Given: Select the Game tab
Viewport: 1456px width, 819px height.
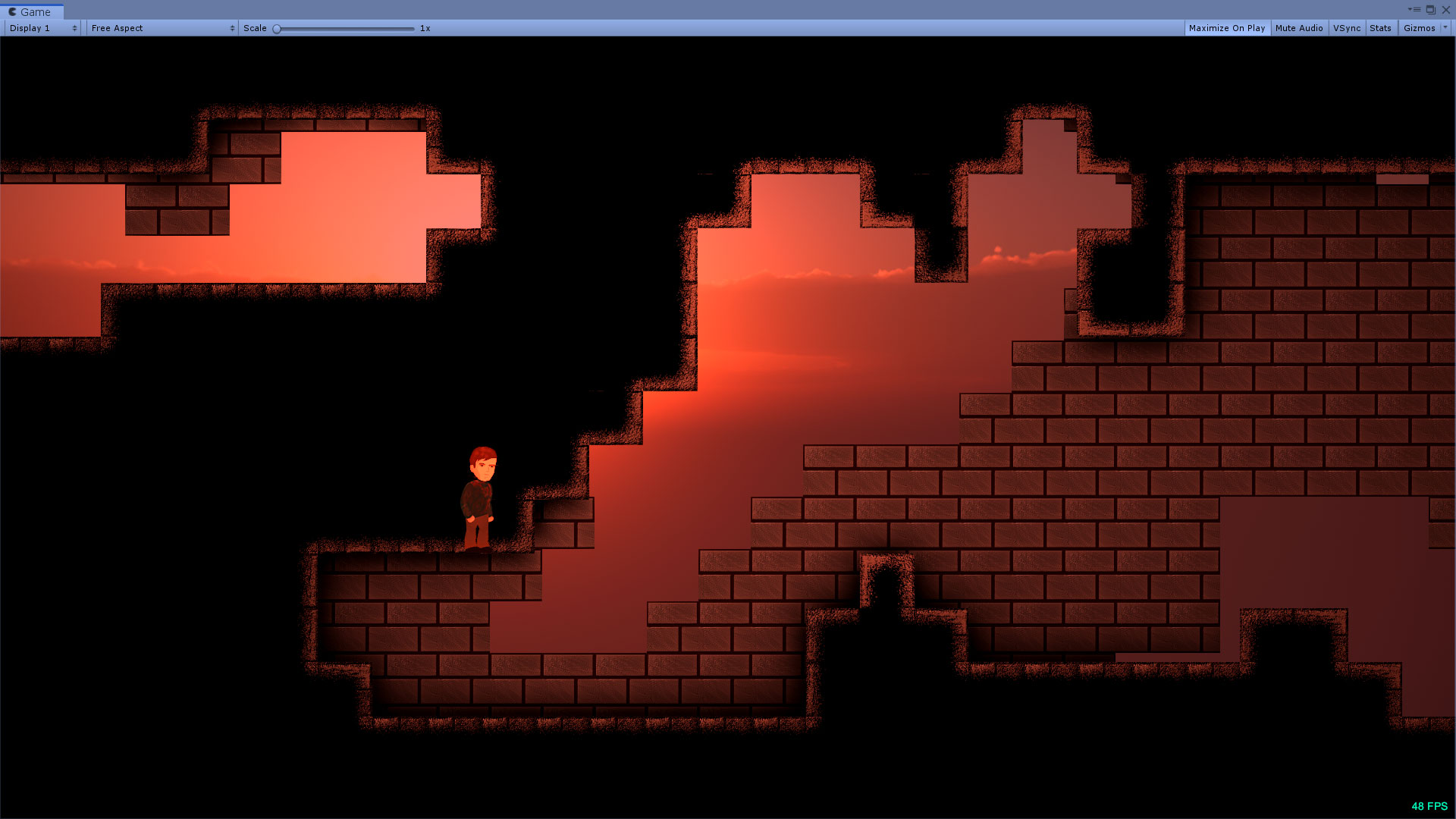Looking at the screenshot, I should tap(34, 11).
